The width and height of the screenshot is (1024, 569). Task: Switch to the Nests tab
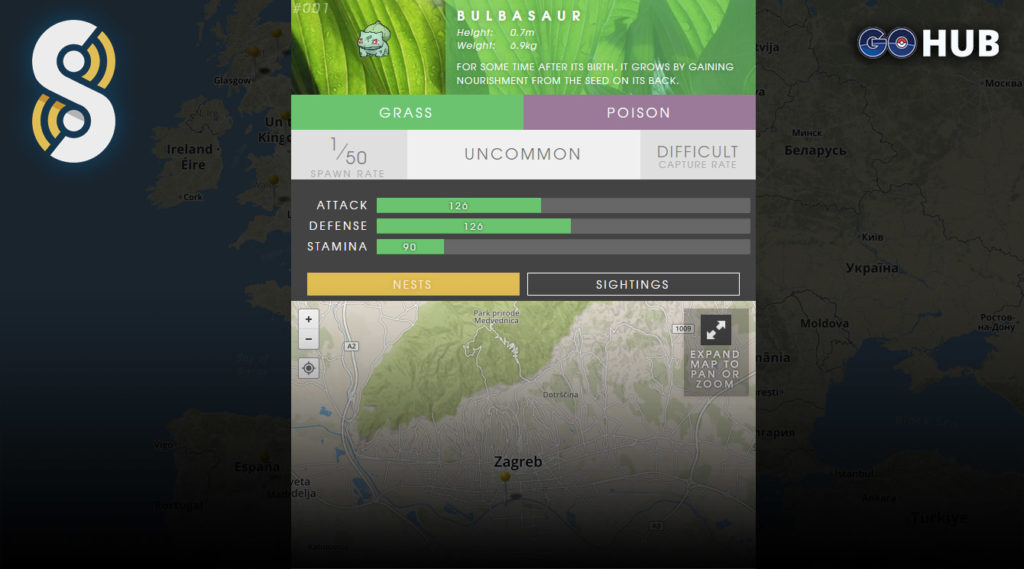tap(413, 284)
